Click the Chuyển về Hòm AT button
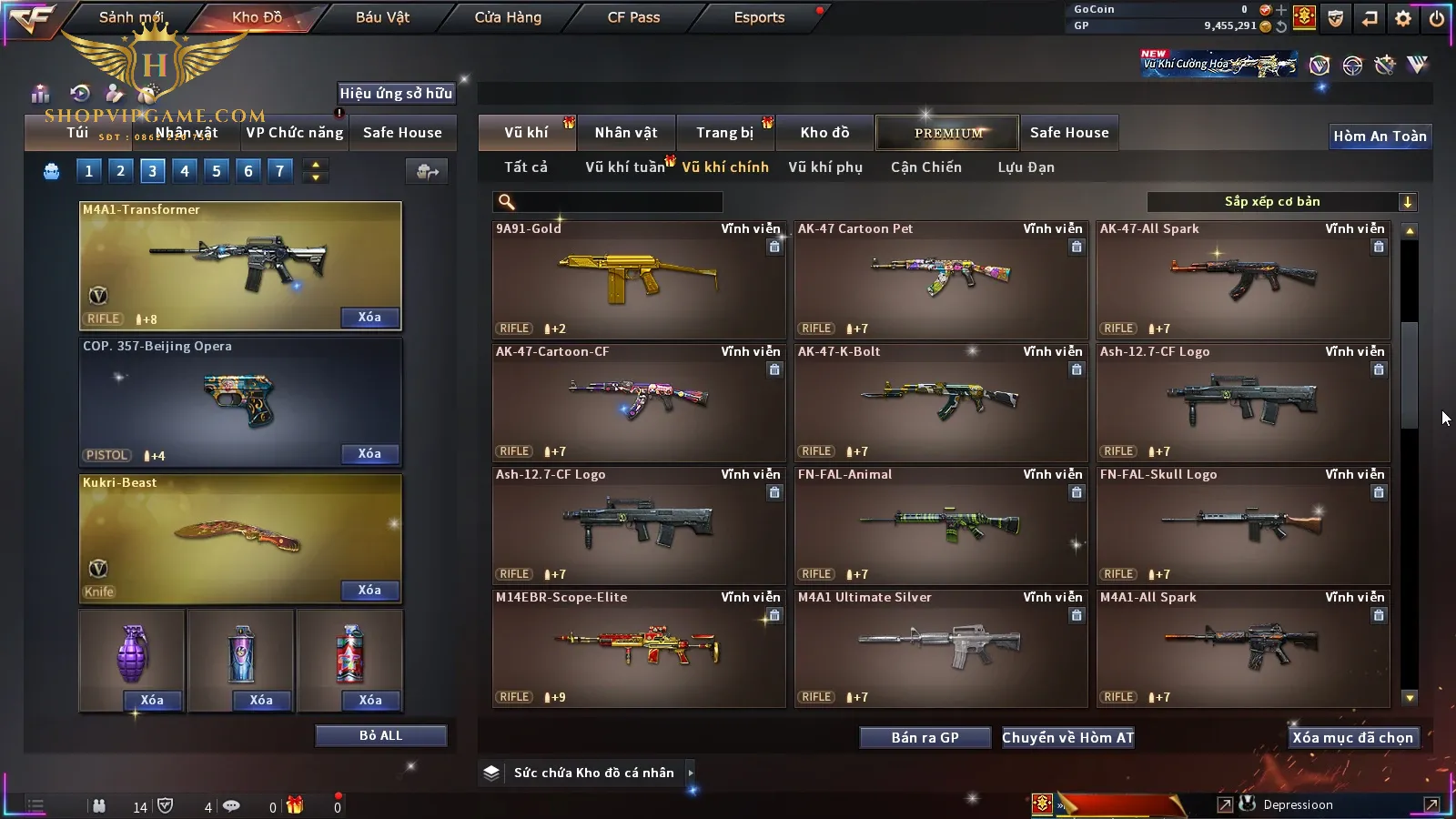Image resolution: width=1456 pixels, height=819 pixels. pos(1067,738)
